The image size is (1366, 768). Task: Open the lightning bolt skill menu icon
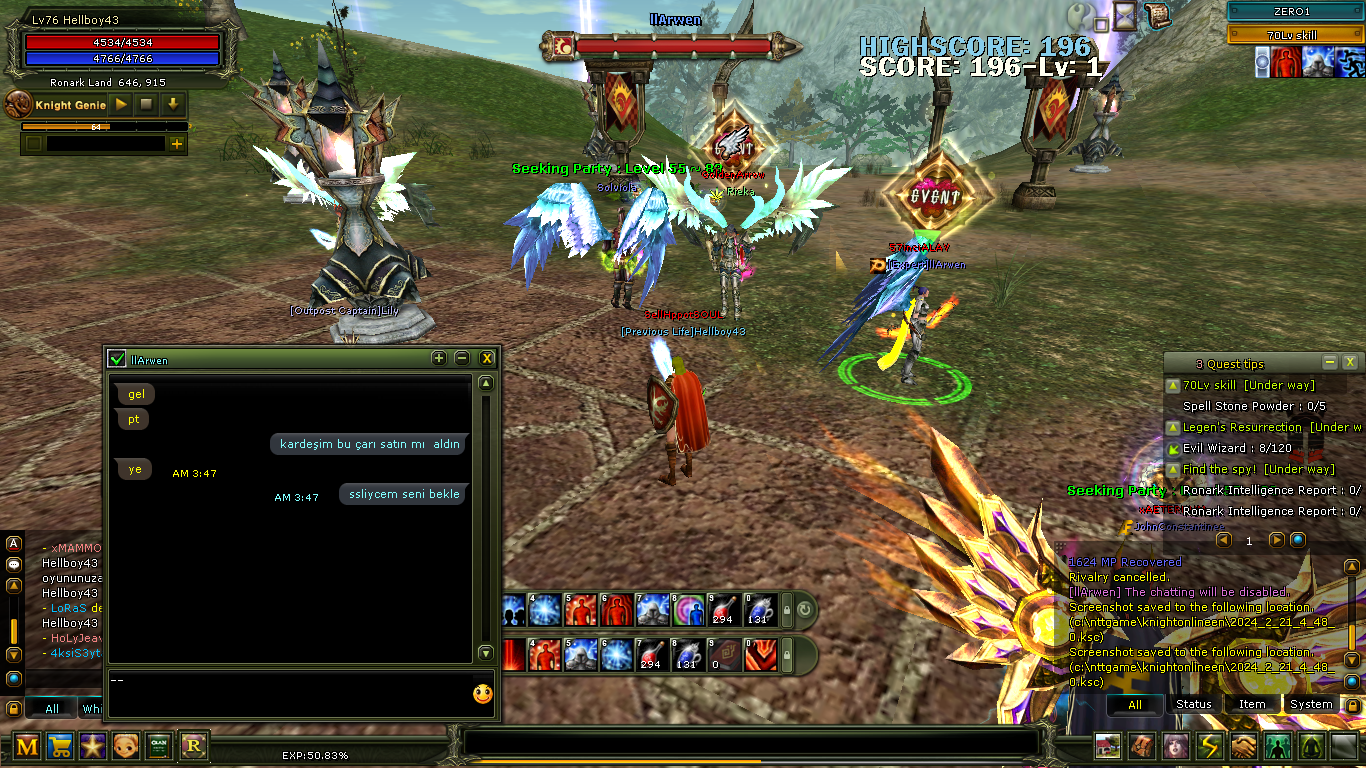pos(1210,746)
